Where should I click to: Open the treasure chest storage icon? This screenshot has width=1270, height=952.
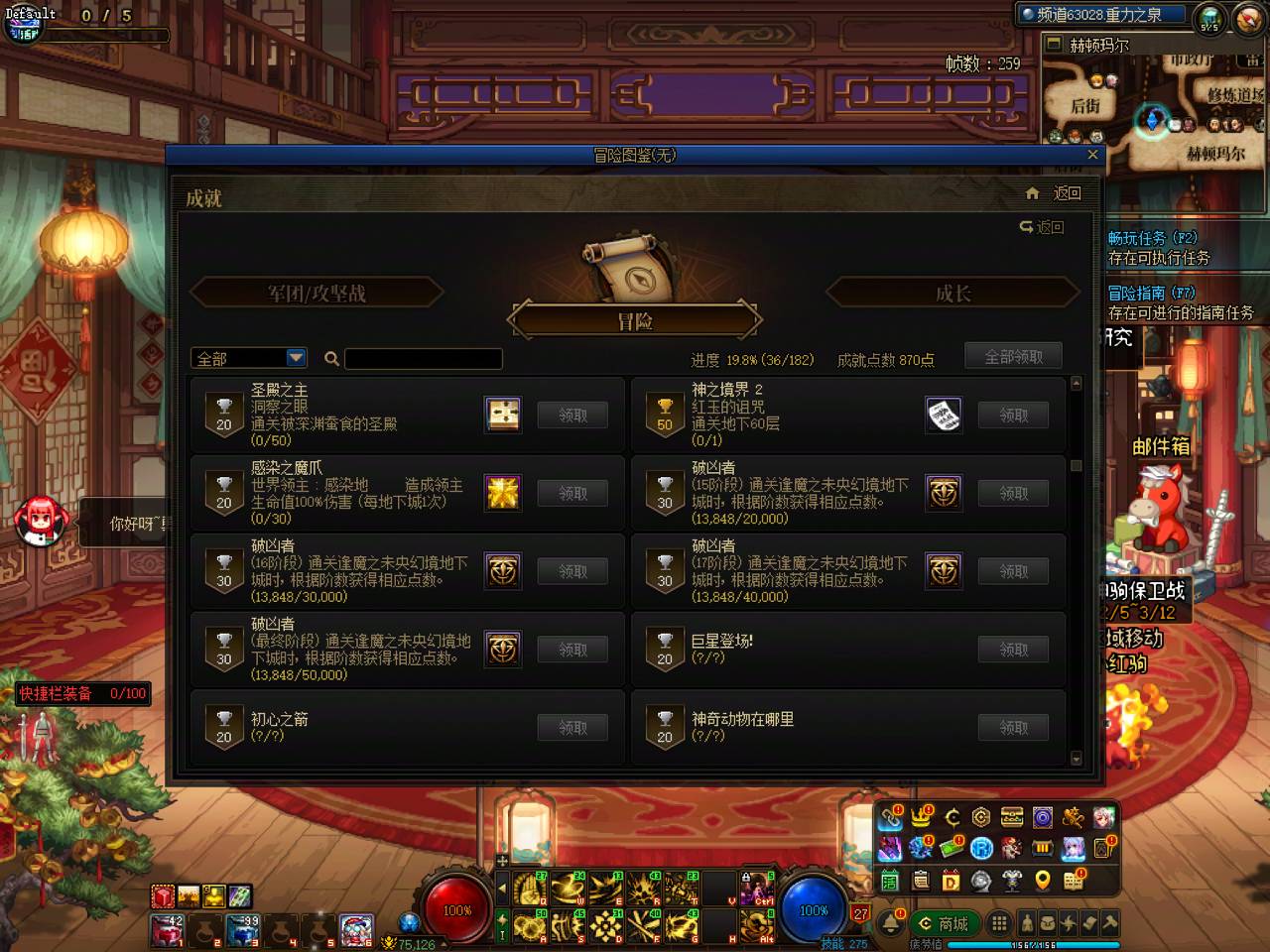point(1012,818)
